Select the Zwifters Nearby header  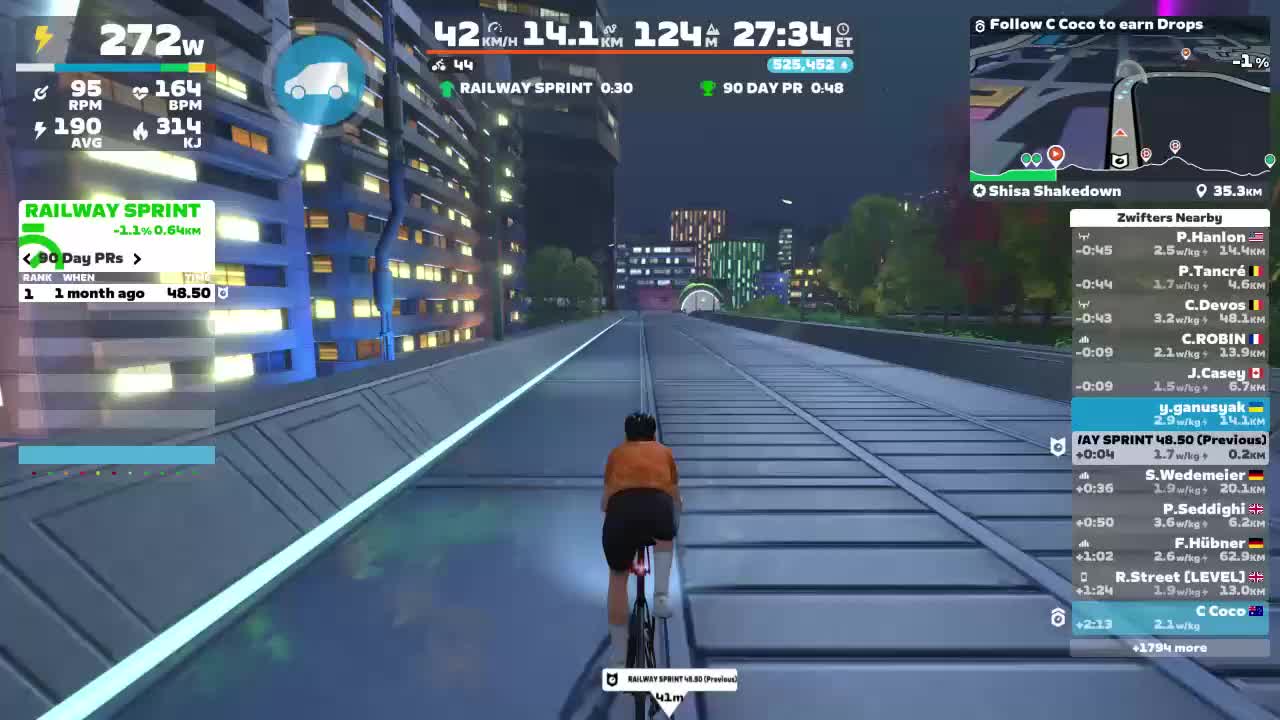point(1168,217)
